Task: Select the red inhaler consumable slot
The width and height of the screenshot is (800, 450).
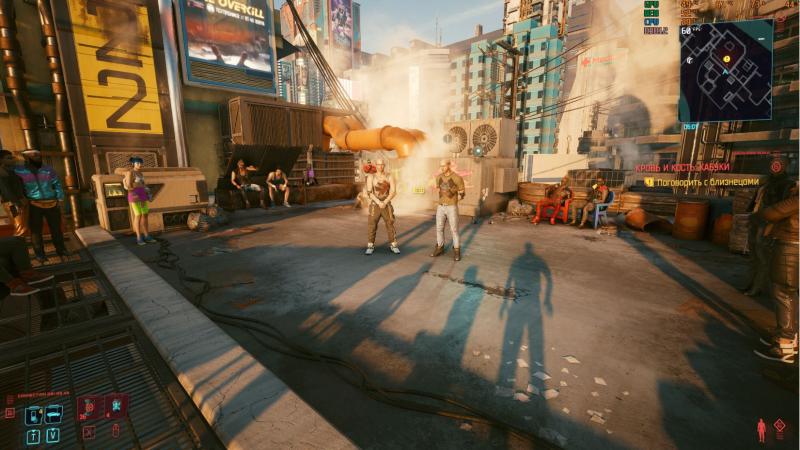Action: click(x=88, y=407)
